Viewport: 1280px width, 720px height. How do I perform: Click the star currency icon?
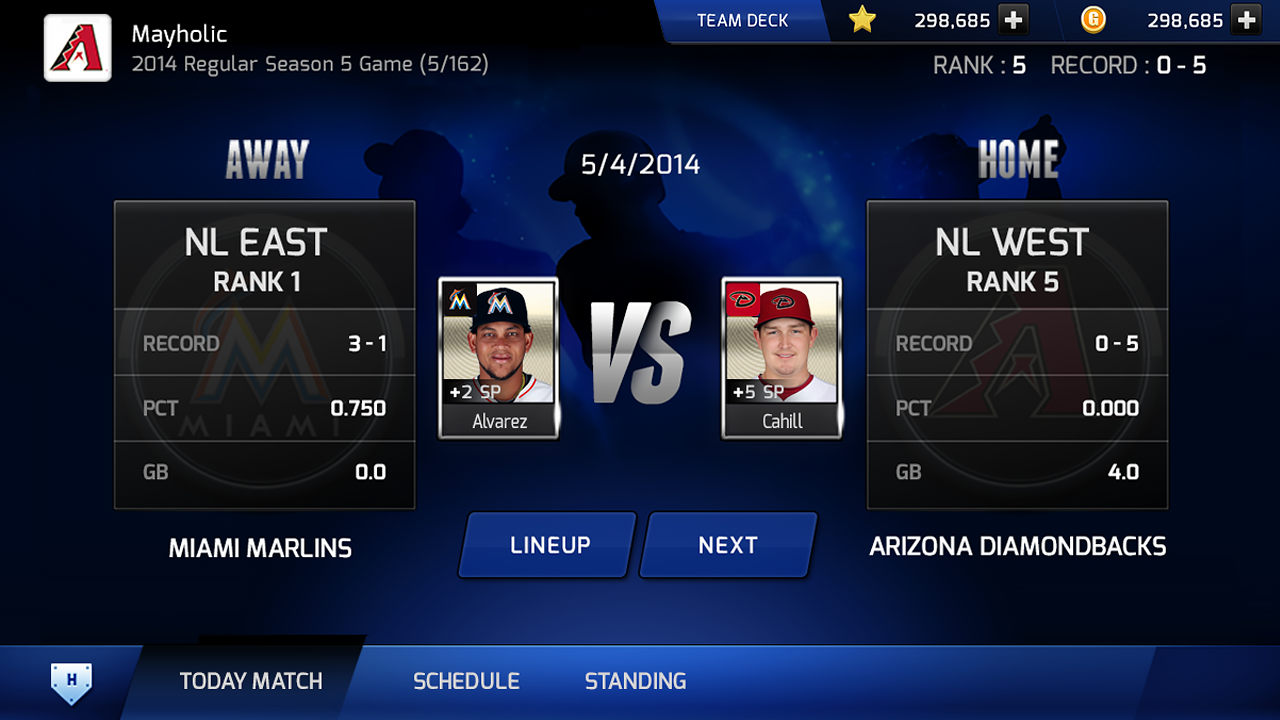[x=862, y=20]
